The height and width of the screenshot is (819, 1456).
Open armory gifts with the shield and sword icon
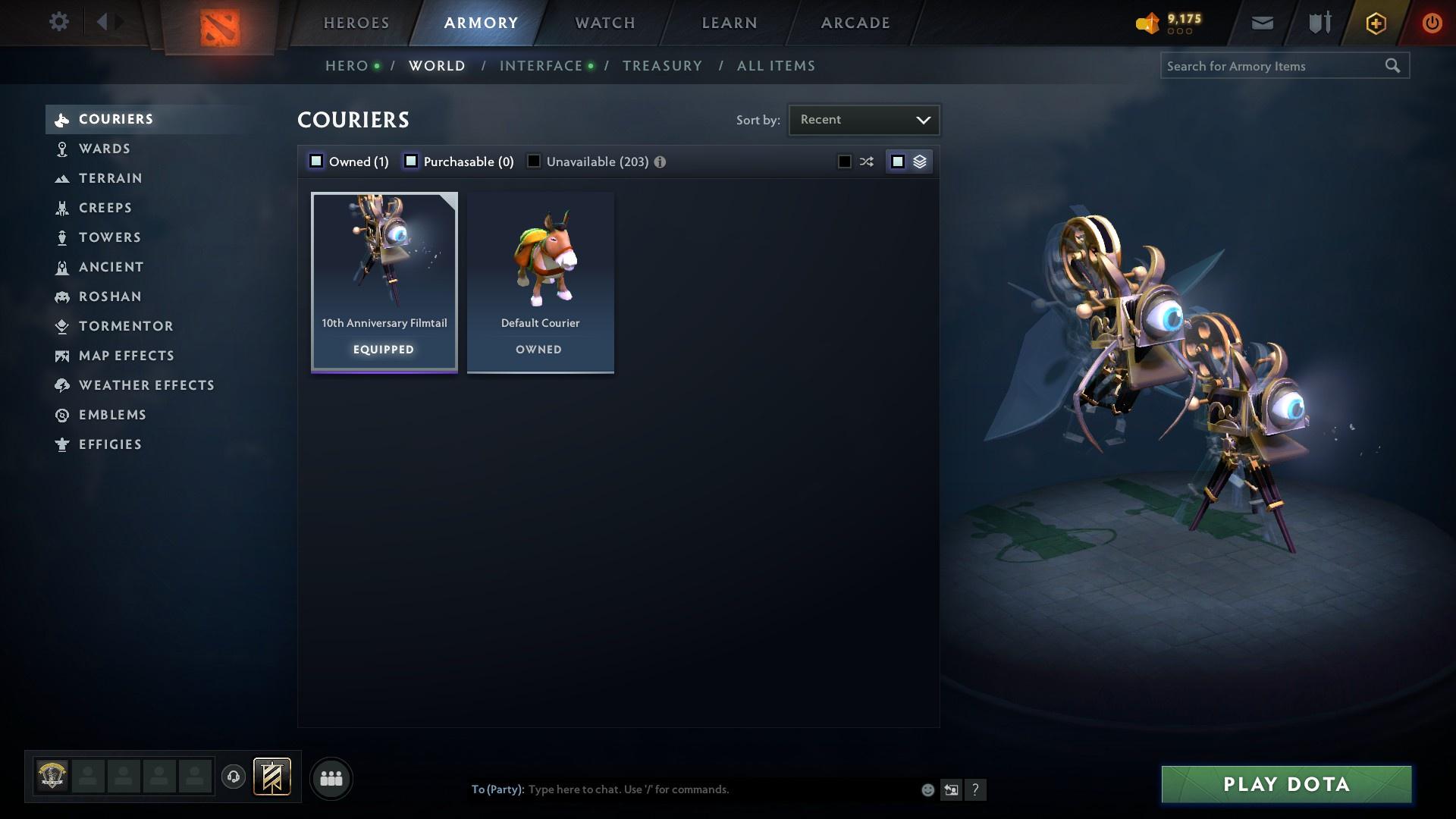click(x=1318, y=22)
